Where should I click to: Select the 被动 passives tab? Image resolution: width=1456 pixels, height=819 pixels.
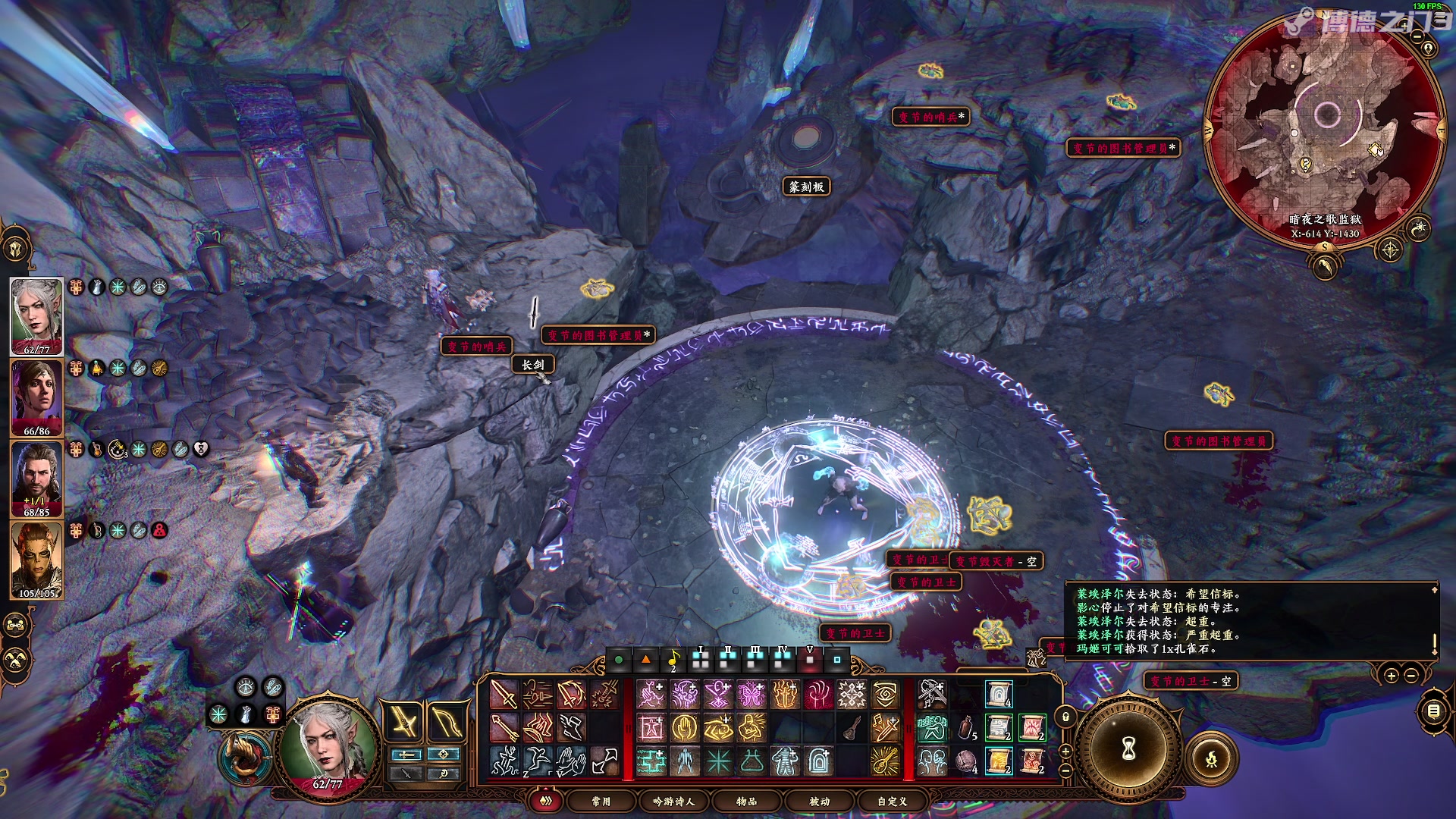[x=819, y=801]
